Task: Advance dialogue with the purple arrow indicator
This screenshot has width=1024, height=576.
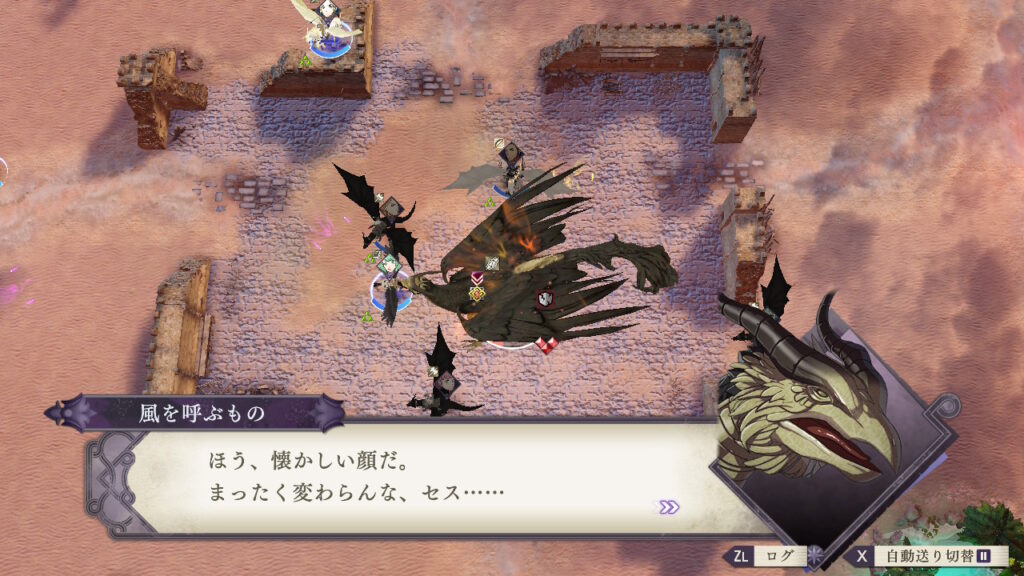Action: [x=668, y=507]
